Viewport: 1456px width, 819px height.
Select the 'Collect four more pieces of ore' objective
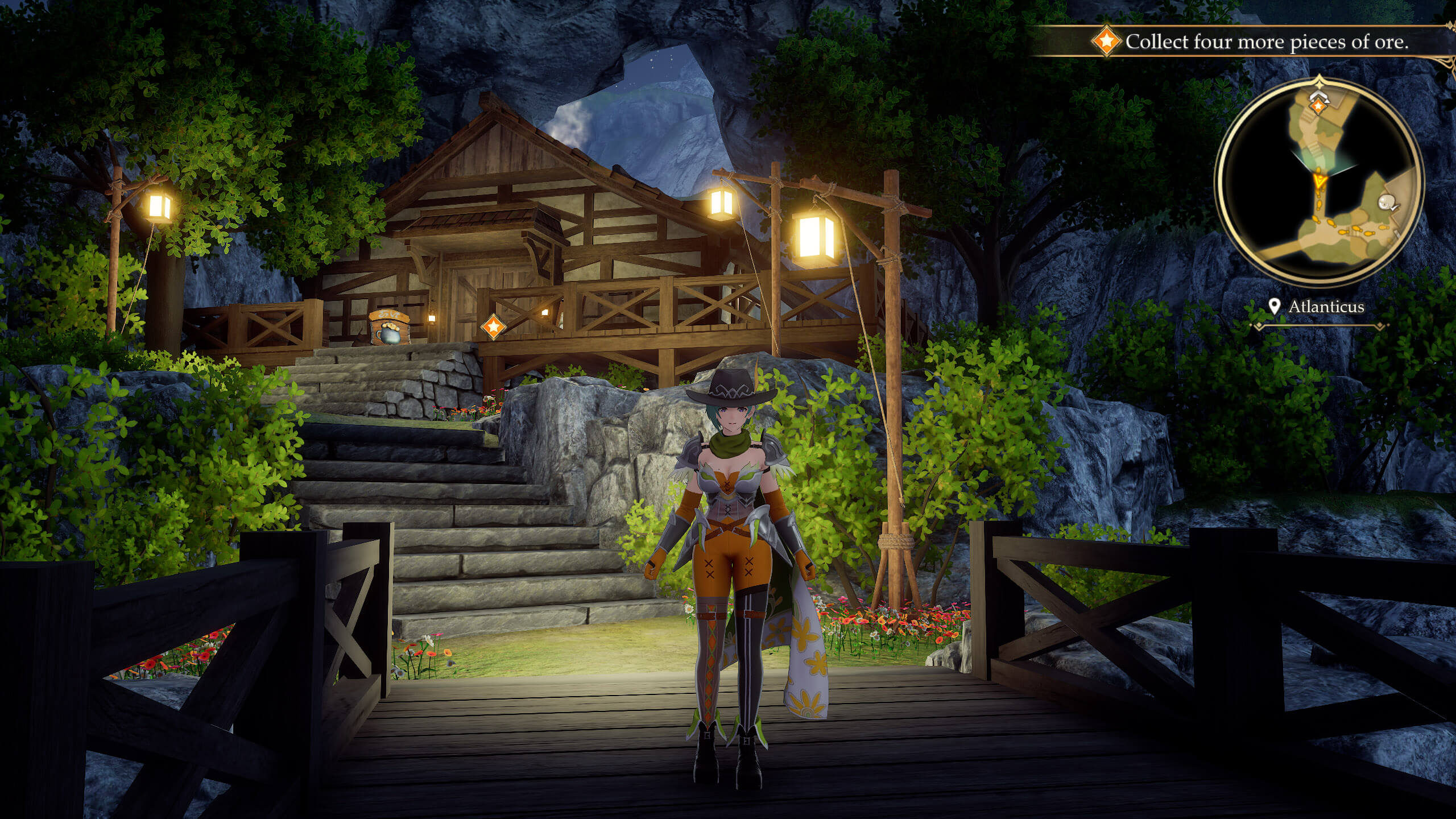(1266, 42)
